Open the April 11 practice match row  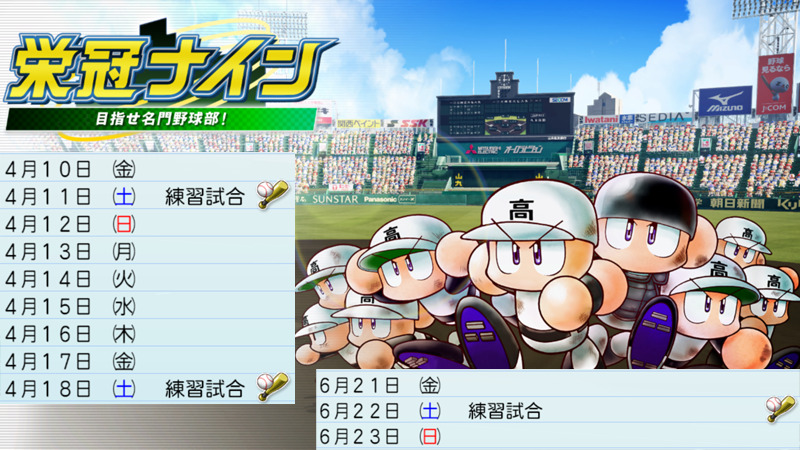(147, 195)
